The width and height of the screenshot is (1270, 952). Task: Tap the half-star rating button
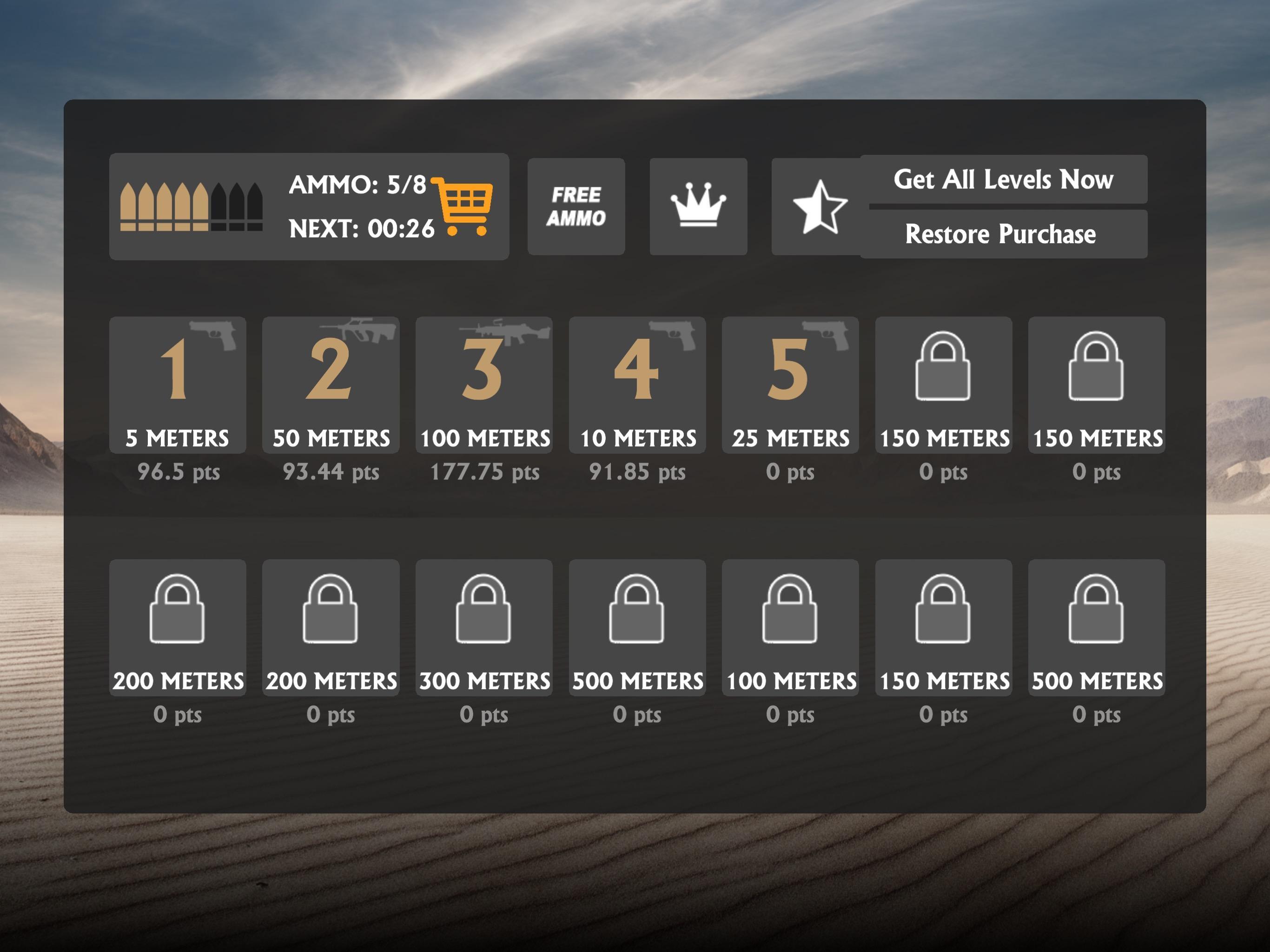818,207
